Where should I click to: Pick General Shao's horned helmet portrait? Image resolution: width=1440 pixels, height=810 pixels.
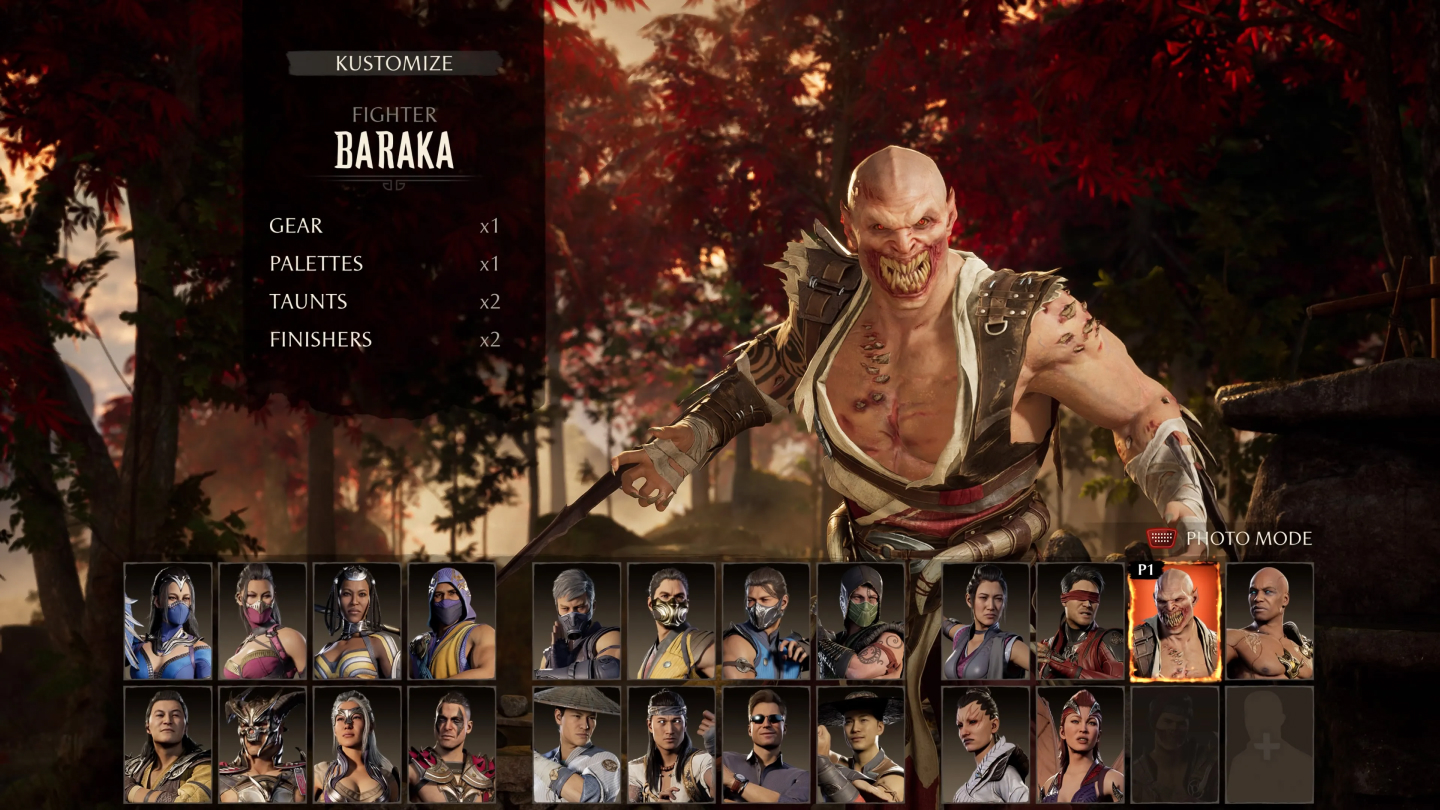pyautogui.click(x=262, y=744)
